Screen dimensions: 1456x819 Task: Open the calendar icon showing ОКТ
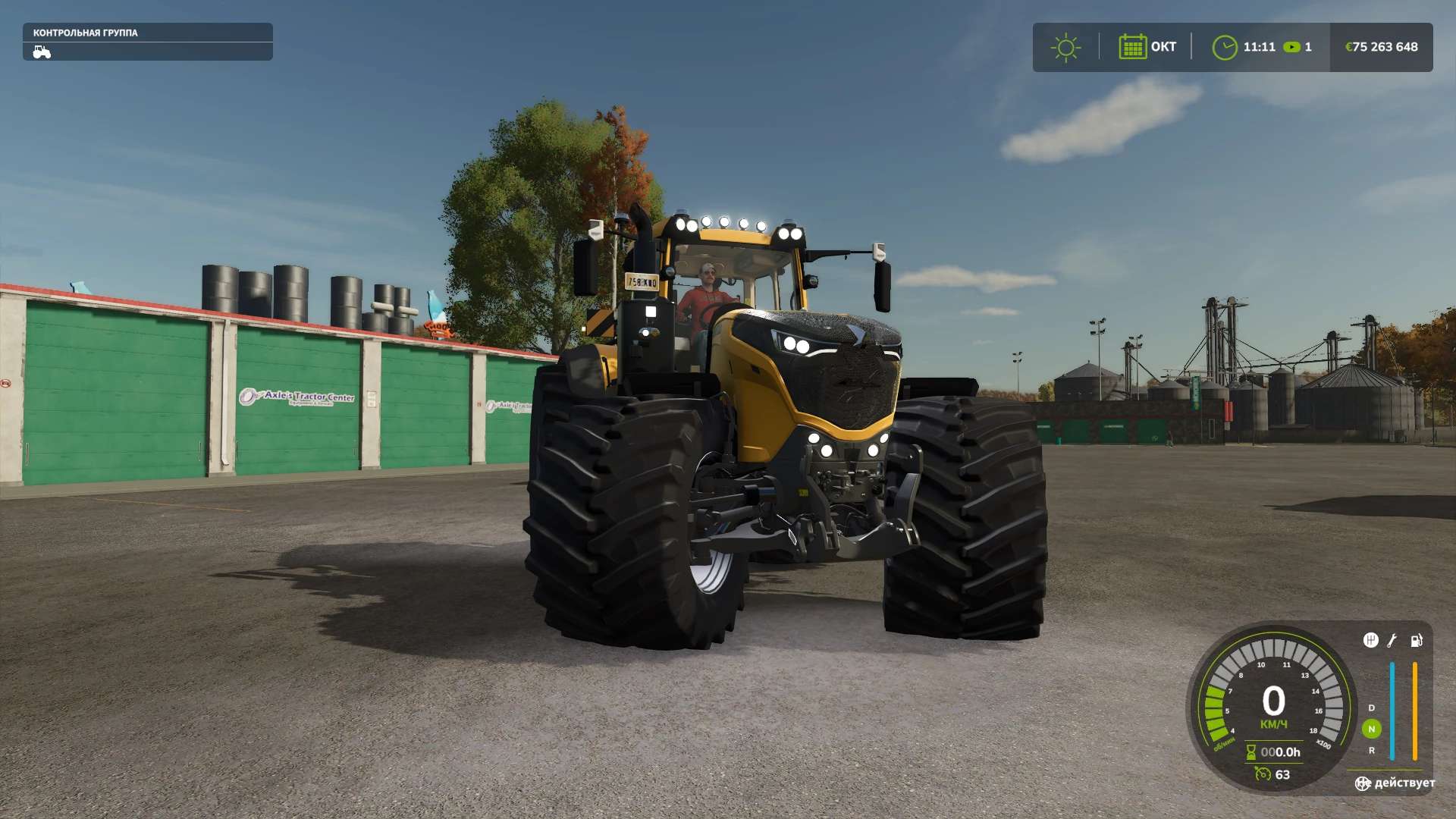(1132, 47)
